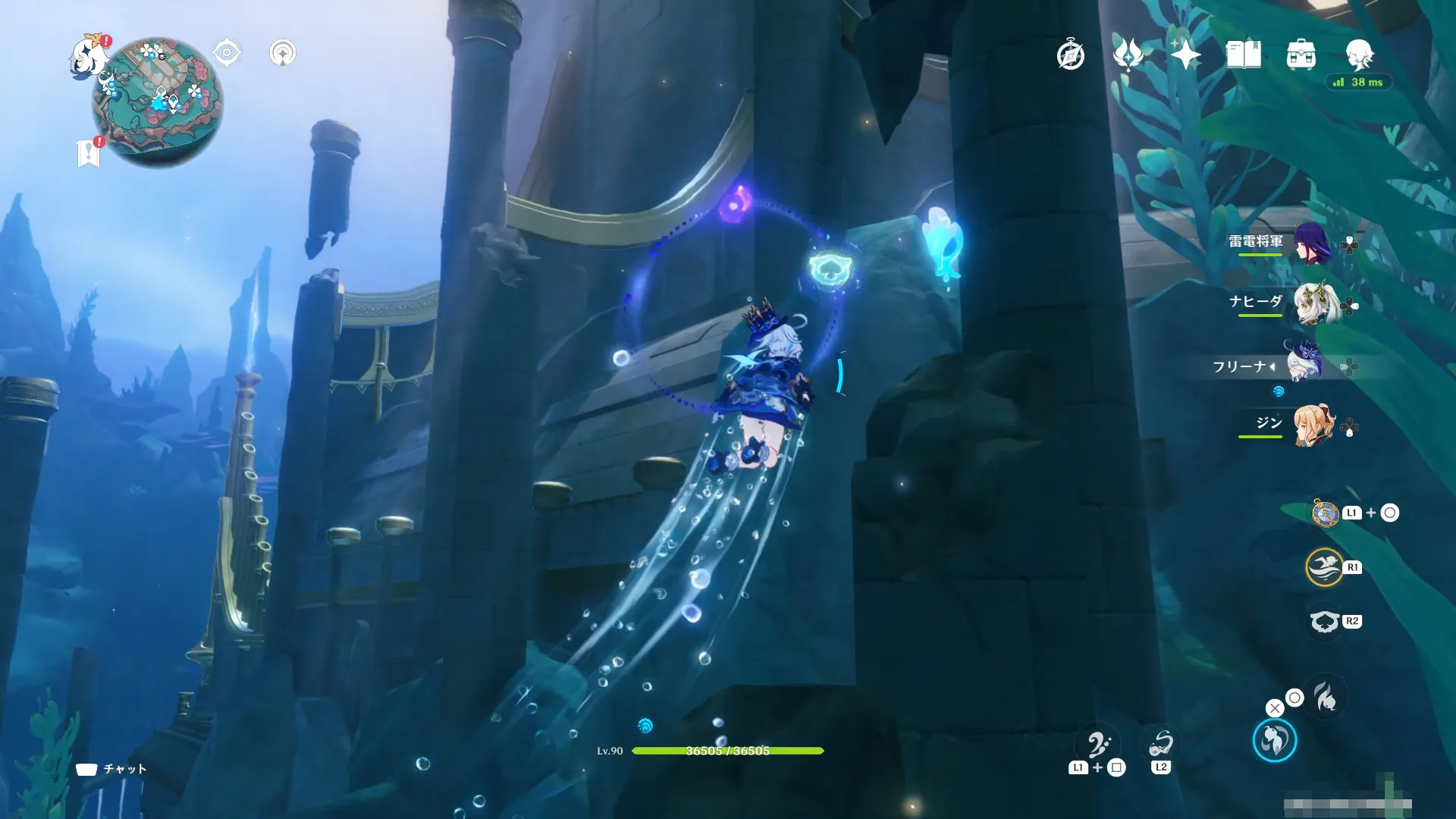Screen dimensions: 1456x819
Task: Use the round gadget item icon
Action: coord(1325,513)
